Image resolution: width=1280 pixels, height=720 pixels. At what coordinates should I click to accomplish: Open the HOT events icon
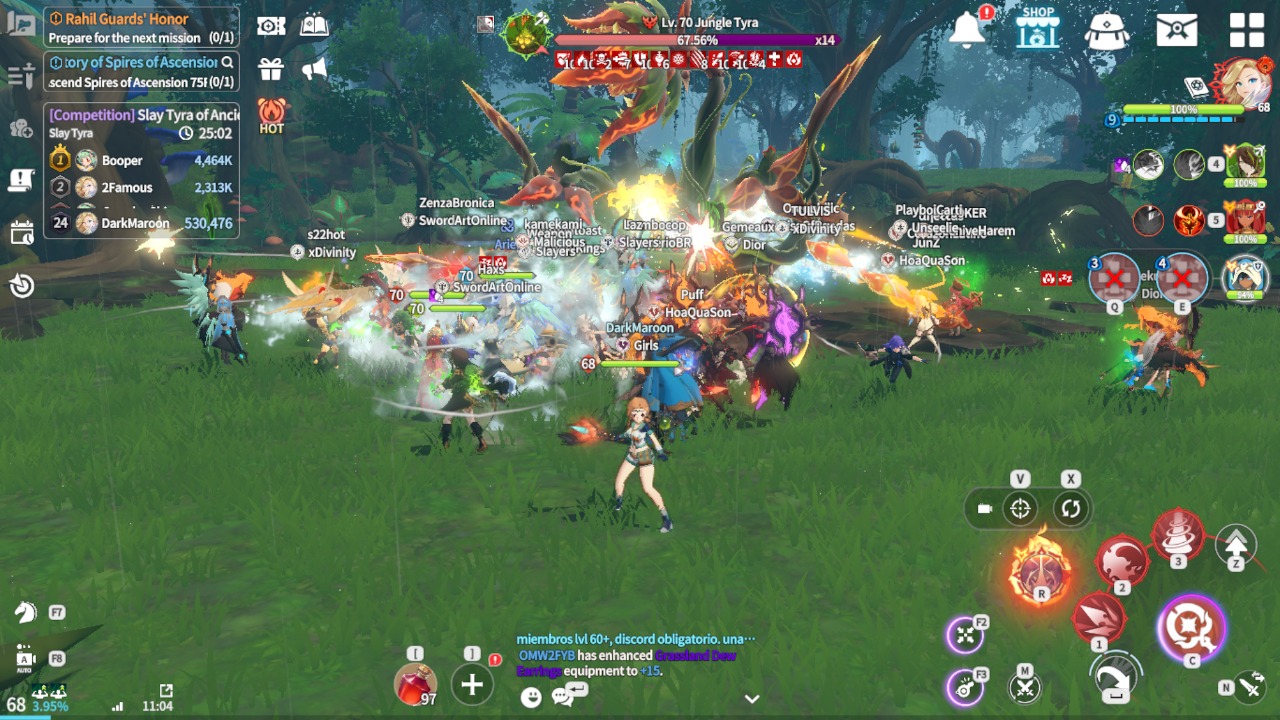click(272, 115)
